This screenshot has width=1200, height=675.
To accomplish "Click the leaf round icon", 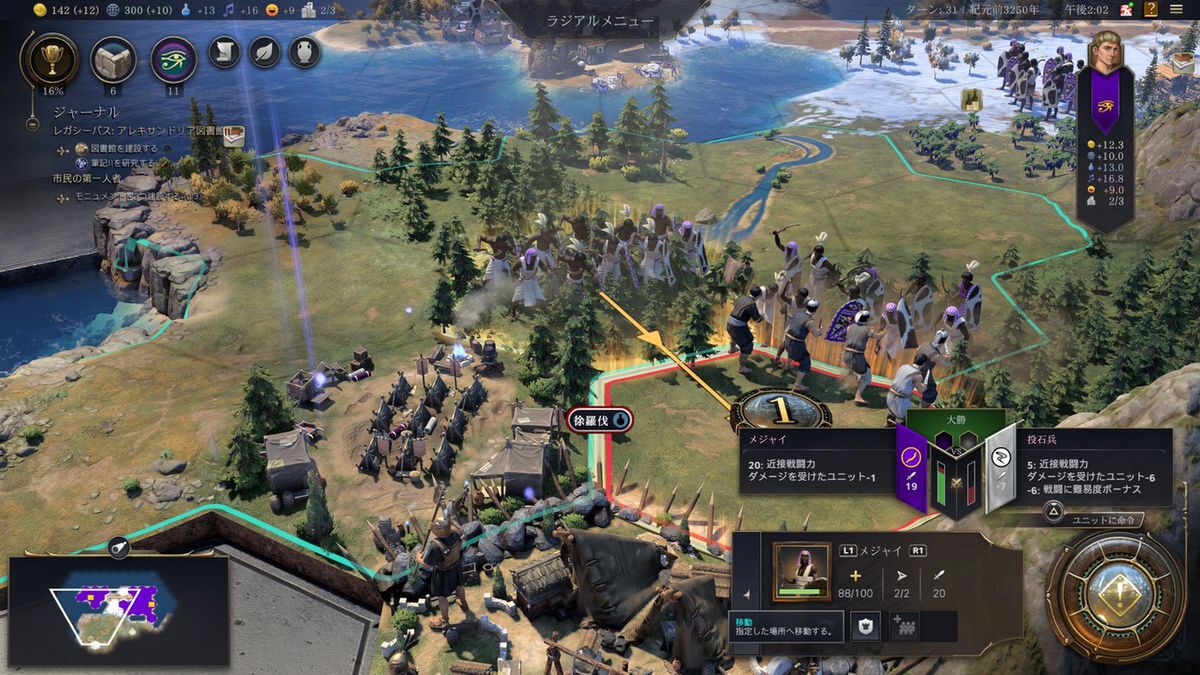I will [x=265, y=51].
